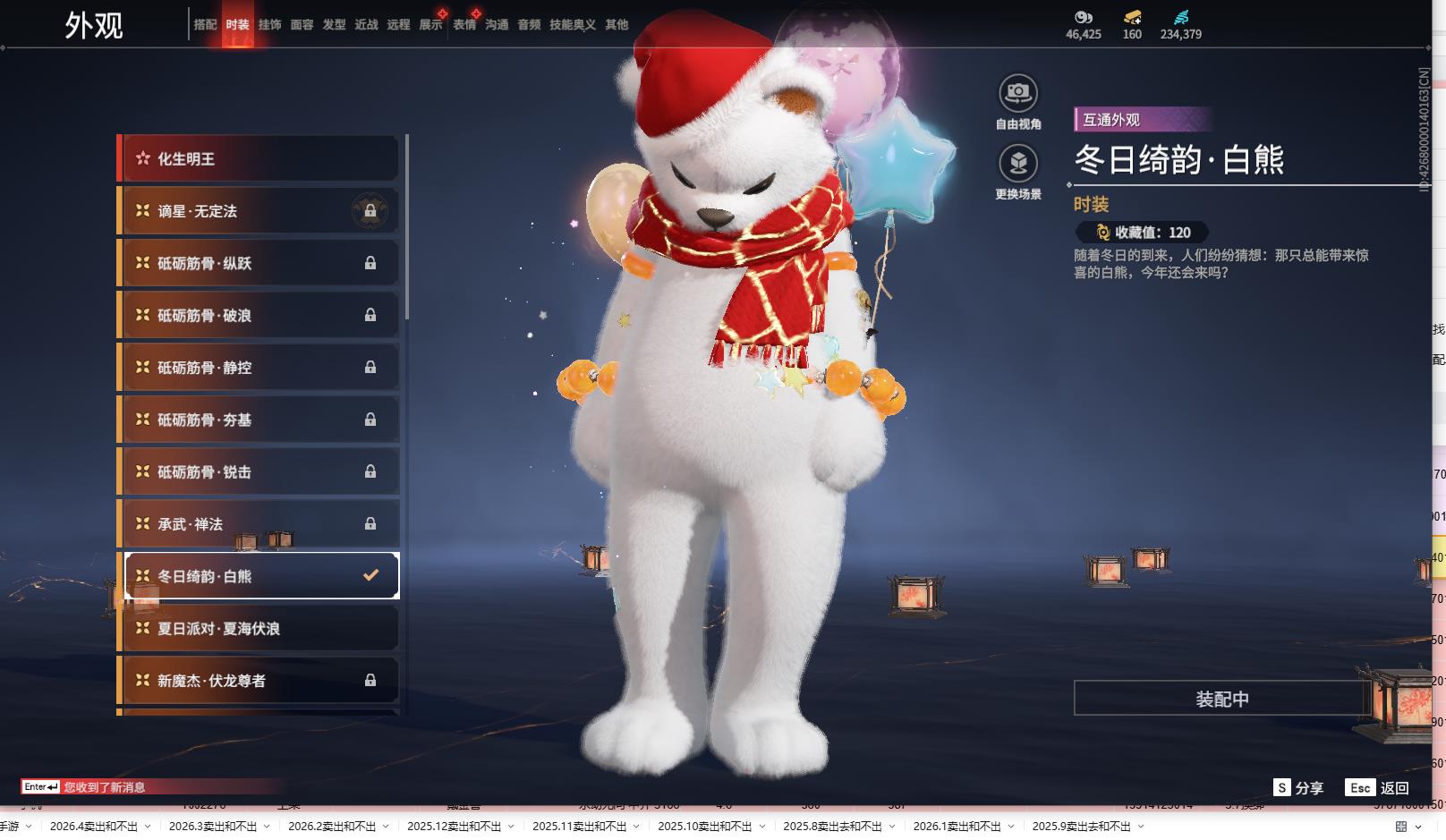
Task: Open the 2025.12卖出和不出 spreadsheet tab
Action: point(454,827)
